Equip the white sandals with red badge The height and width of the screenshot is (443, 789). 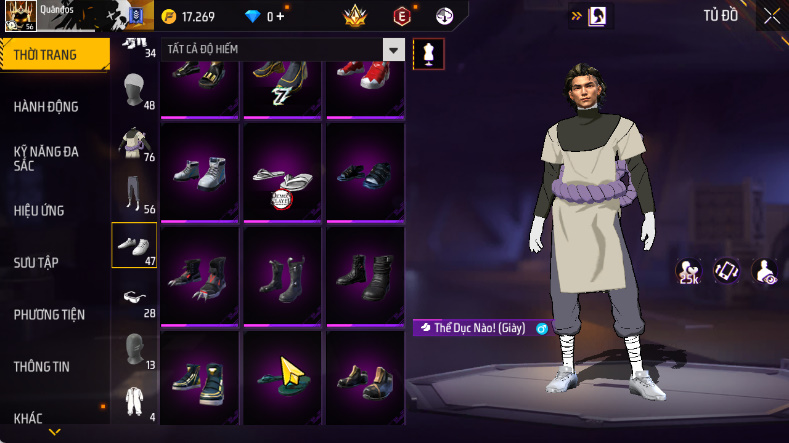click(282, 174)
